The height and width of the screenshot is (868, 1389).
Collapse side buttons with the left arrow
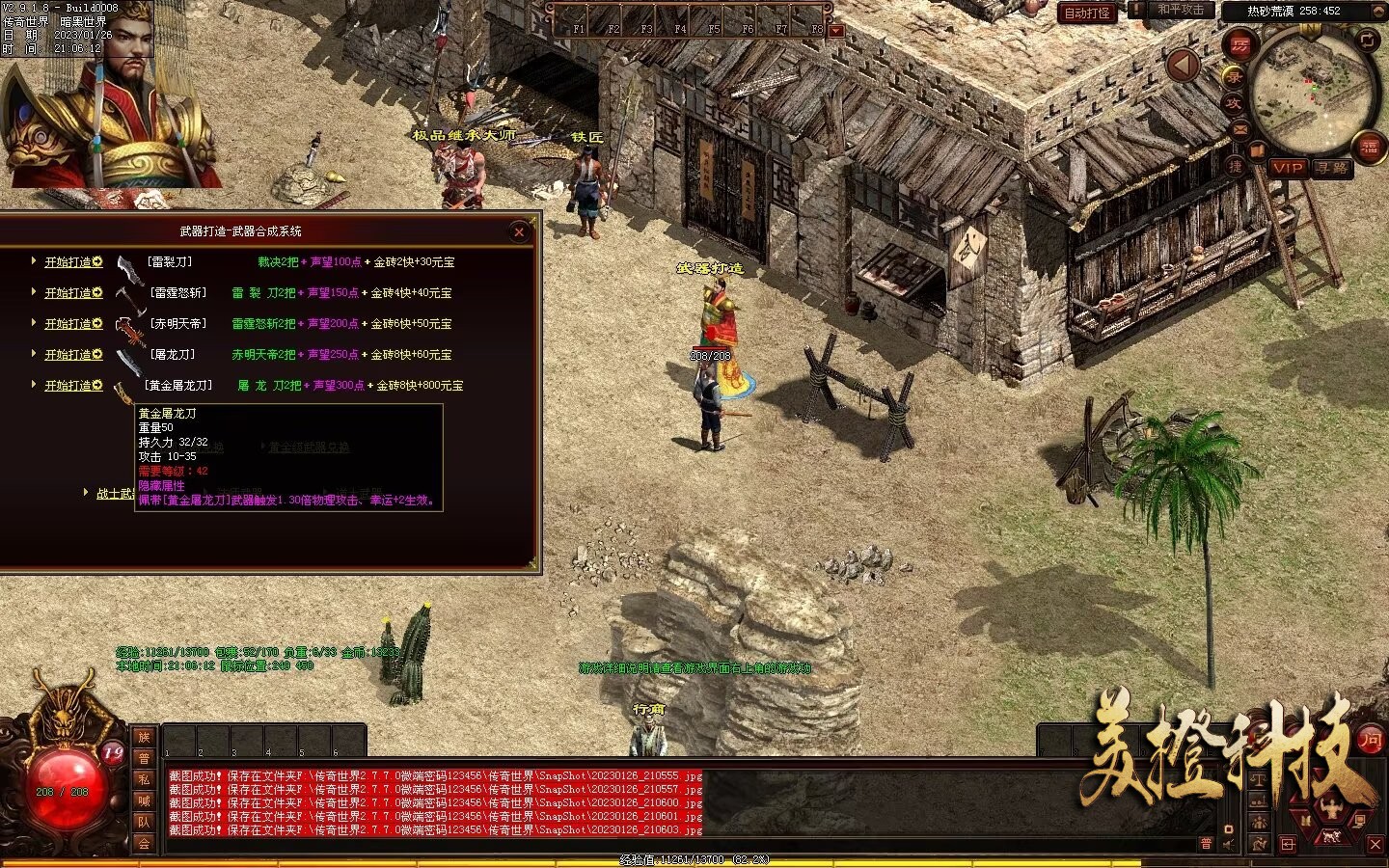[x=1184, y=66]
